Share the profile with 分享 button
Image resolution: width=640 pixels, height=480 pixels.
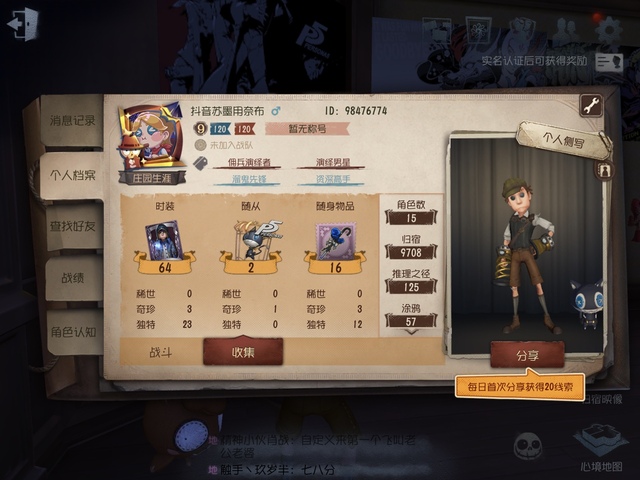(x=527, y=354)
